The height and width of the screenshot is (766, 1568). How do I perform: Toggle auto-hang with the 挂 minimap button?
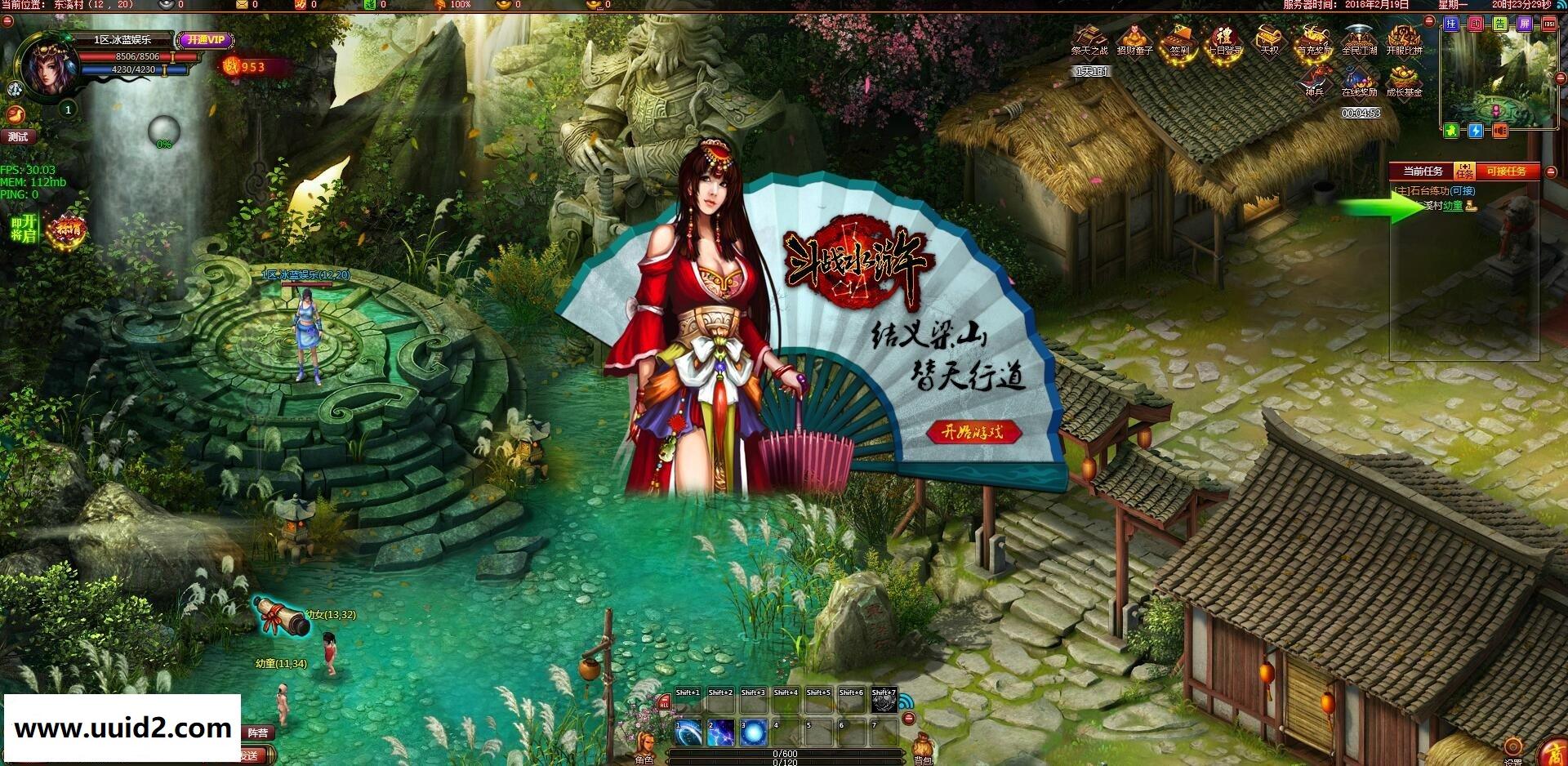coord(1451,24)
